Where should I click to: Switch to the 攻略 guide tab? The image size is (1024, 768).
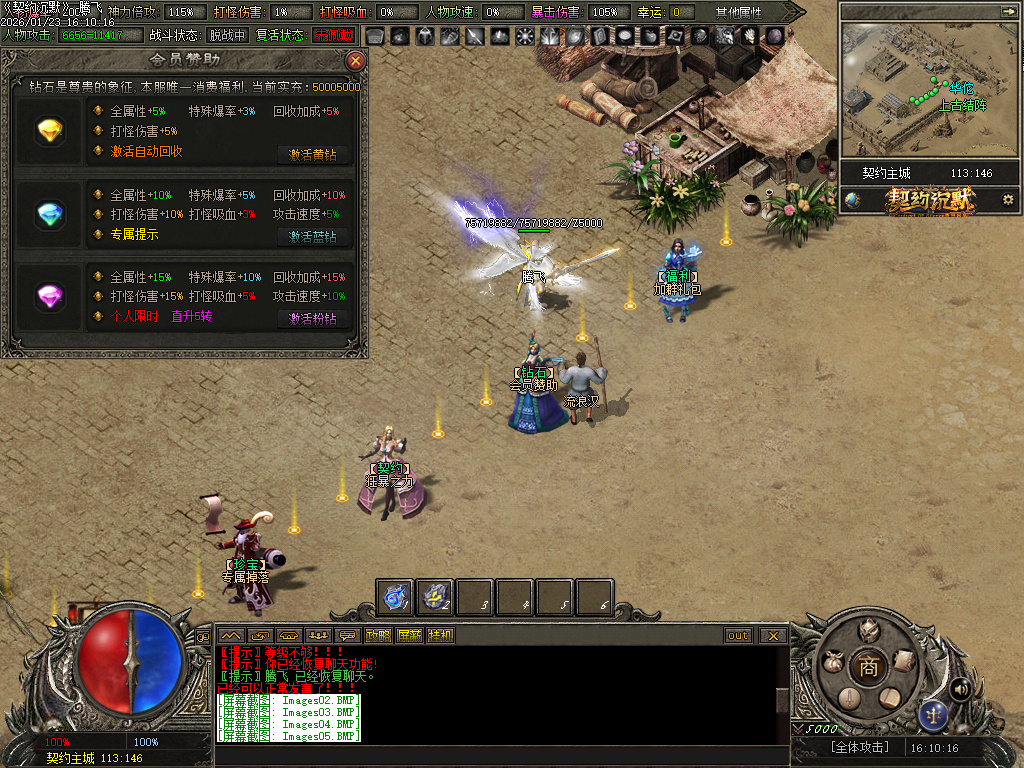379,636
